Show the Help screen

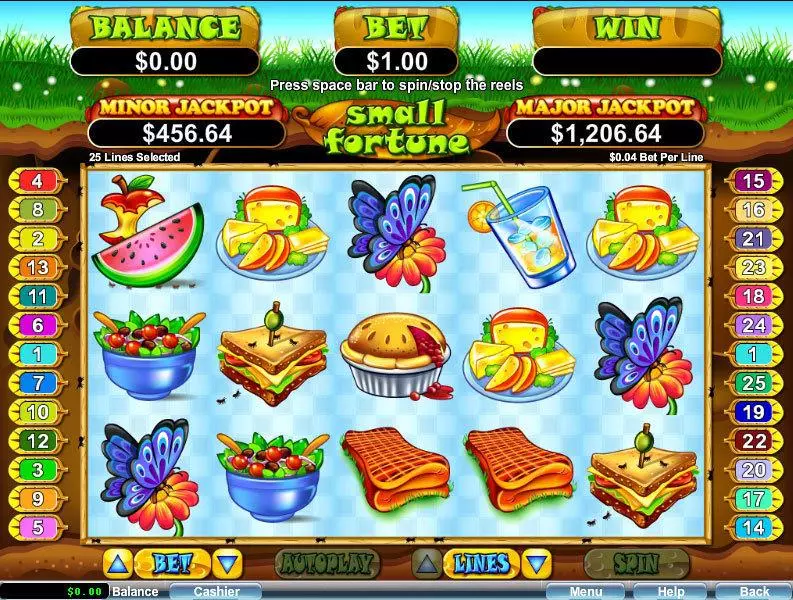671,591
